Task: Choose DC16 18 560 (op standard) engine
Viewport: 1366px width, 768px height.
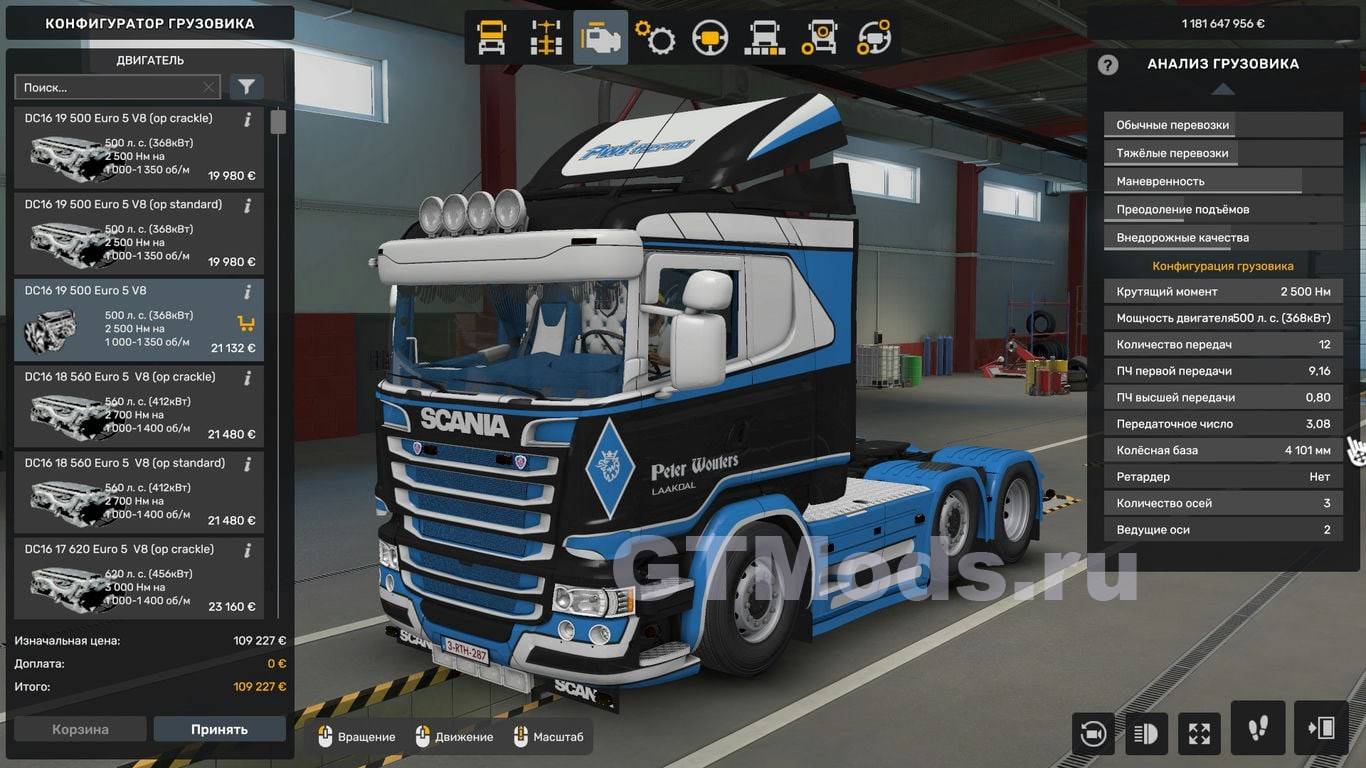Action: (139, 492)
